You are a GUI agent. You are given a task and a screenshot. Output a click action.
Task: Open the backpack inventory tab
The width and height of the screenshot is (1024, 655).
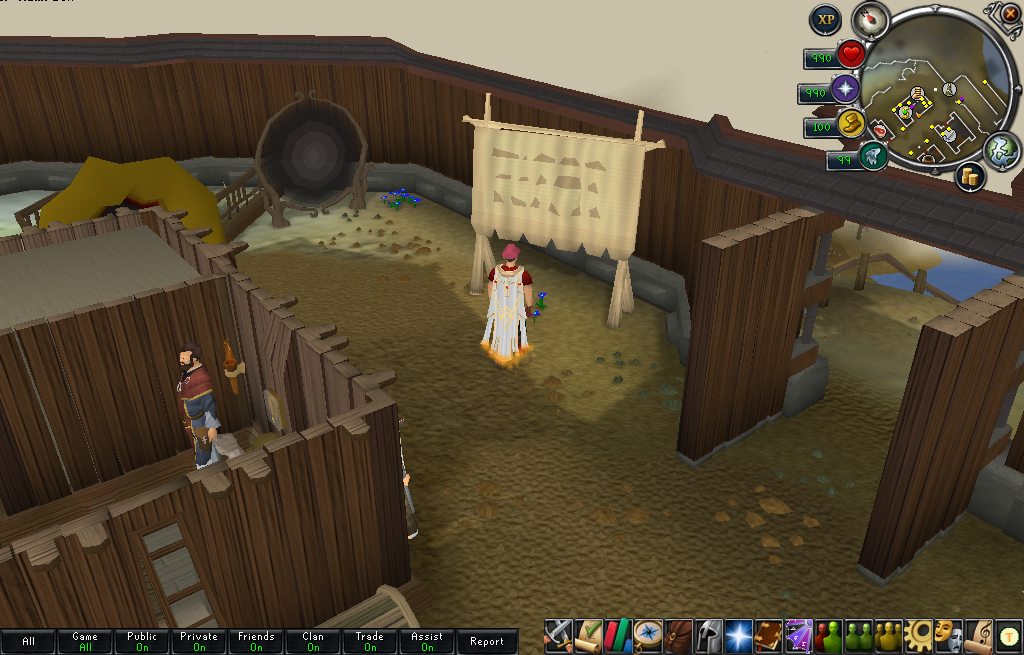coord(679,635)
